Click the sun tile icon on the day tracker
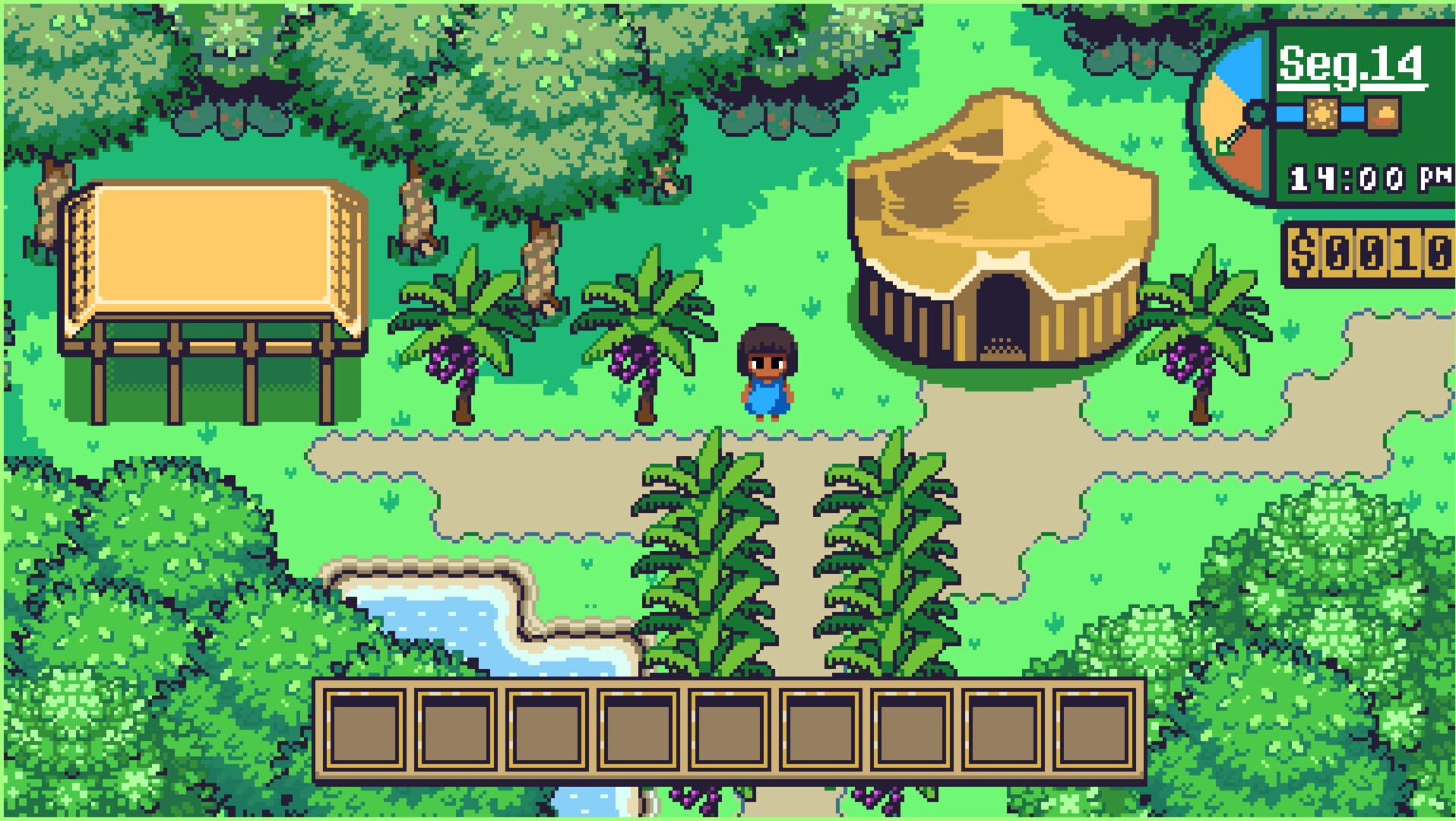 (1322, 114)
